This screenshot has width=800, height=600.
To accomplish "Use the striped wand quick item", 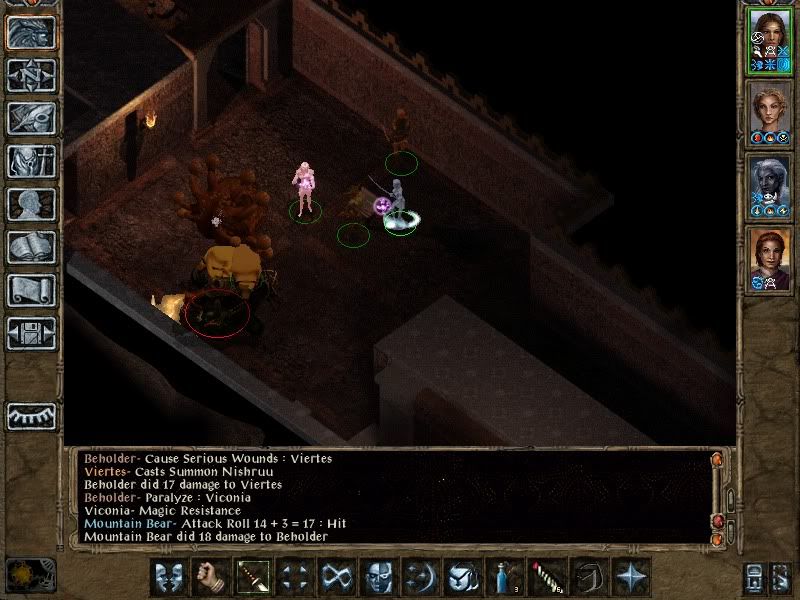I will pyautogui.click(x=545, y=578).
